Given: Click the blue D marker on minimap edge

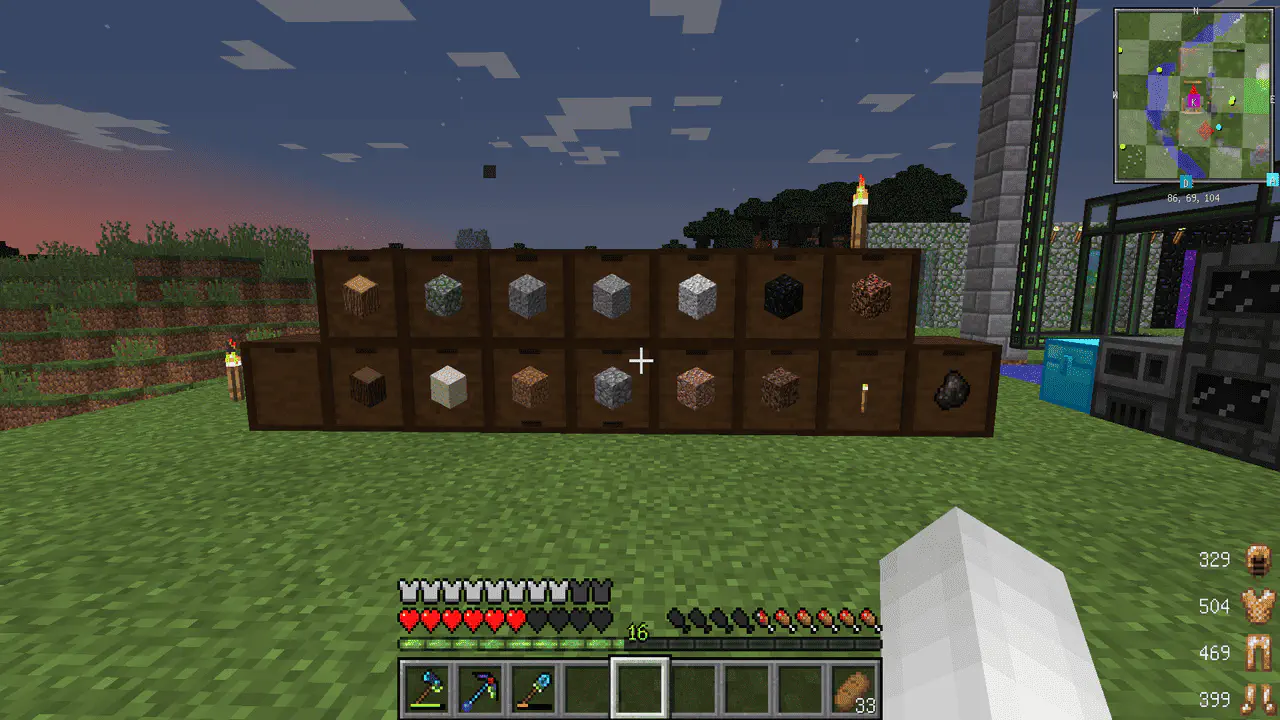Looking at the screenshot, I should pyautogui.click(x=1186, y=183).
